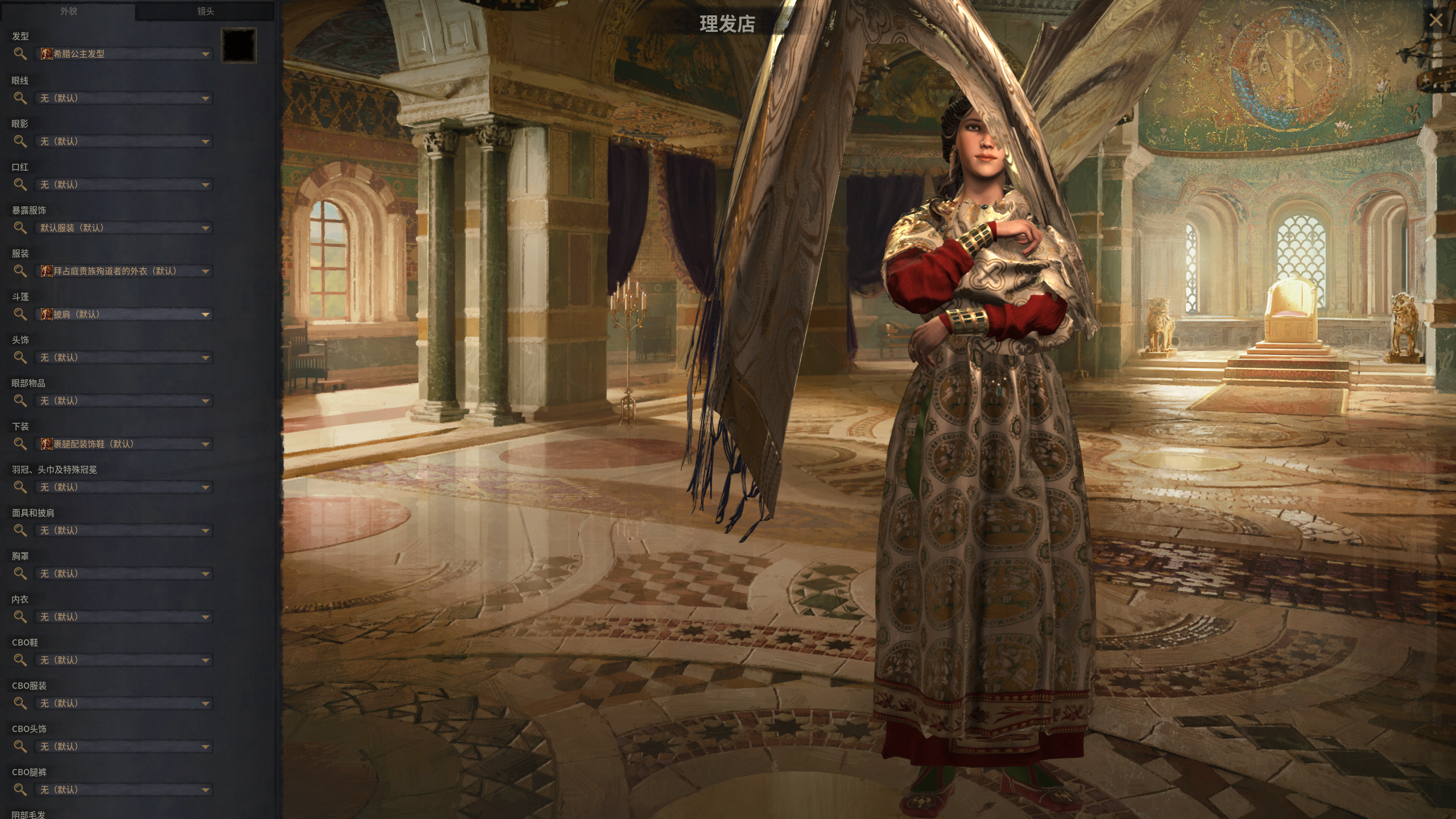Click the 斗篷 search magnifier icon
1456x819 pixels.
[x=21, y=314]
